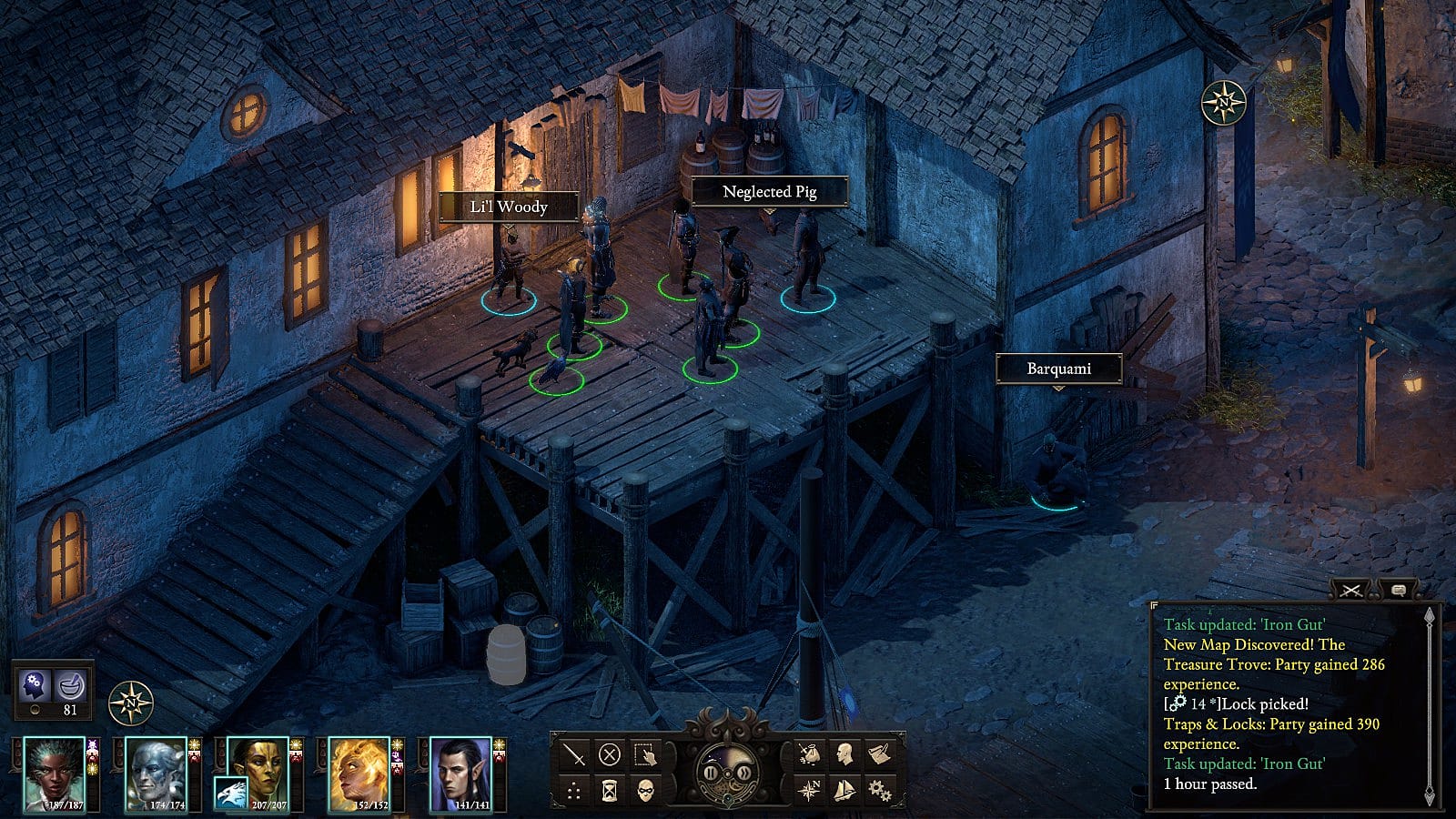This screenshot has width=1456, height=819.
Task: Click the Neglected Pig name label
Action: tap(769, 192)
